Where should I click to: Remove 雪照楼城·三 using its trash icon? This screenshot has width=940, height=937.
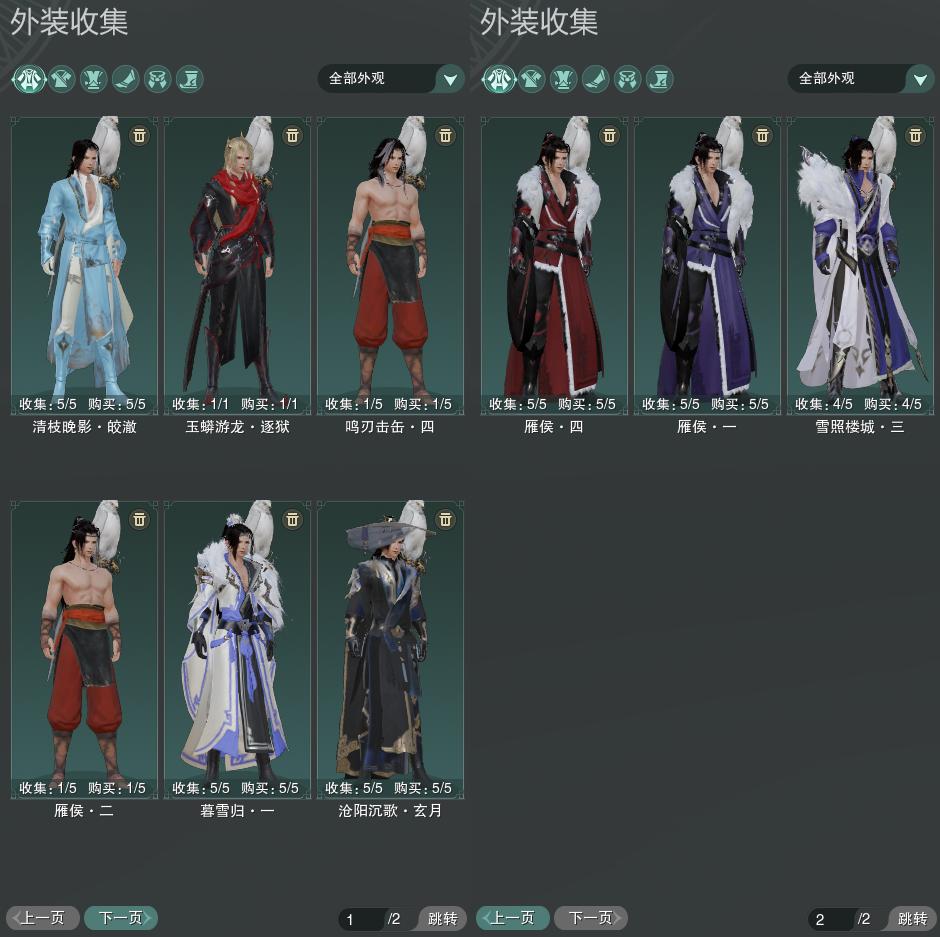(916, 135)
